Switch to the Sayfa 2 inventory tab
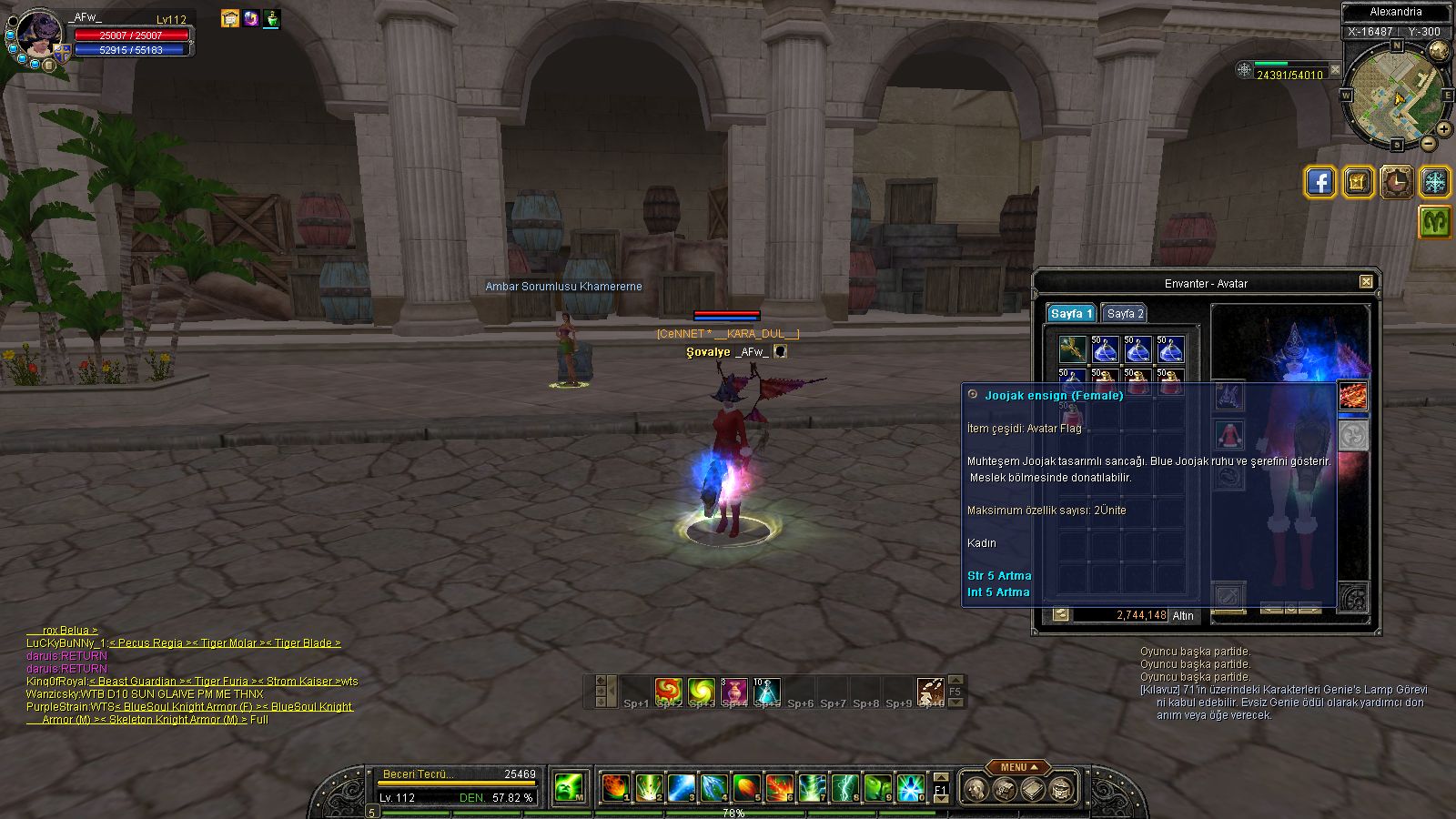 (1125, 313)
